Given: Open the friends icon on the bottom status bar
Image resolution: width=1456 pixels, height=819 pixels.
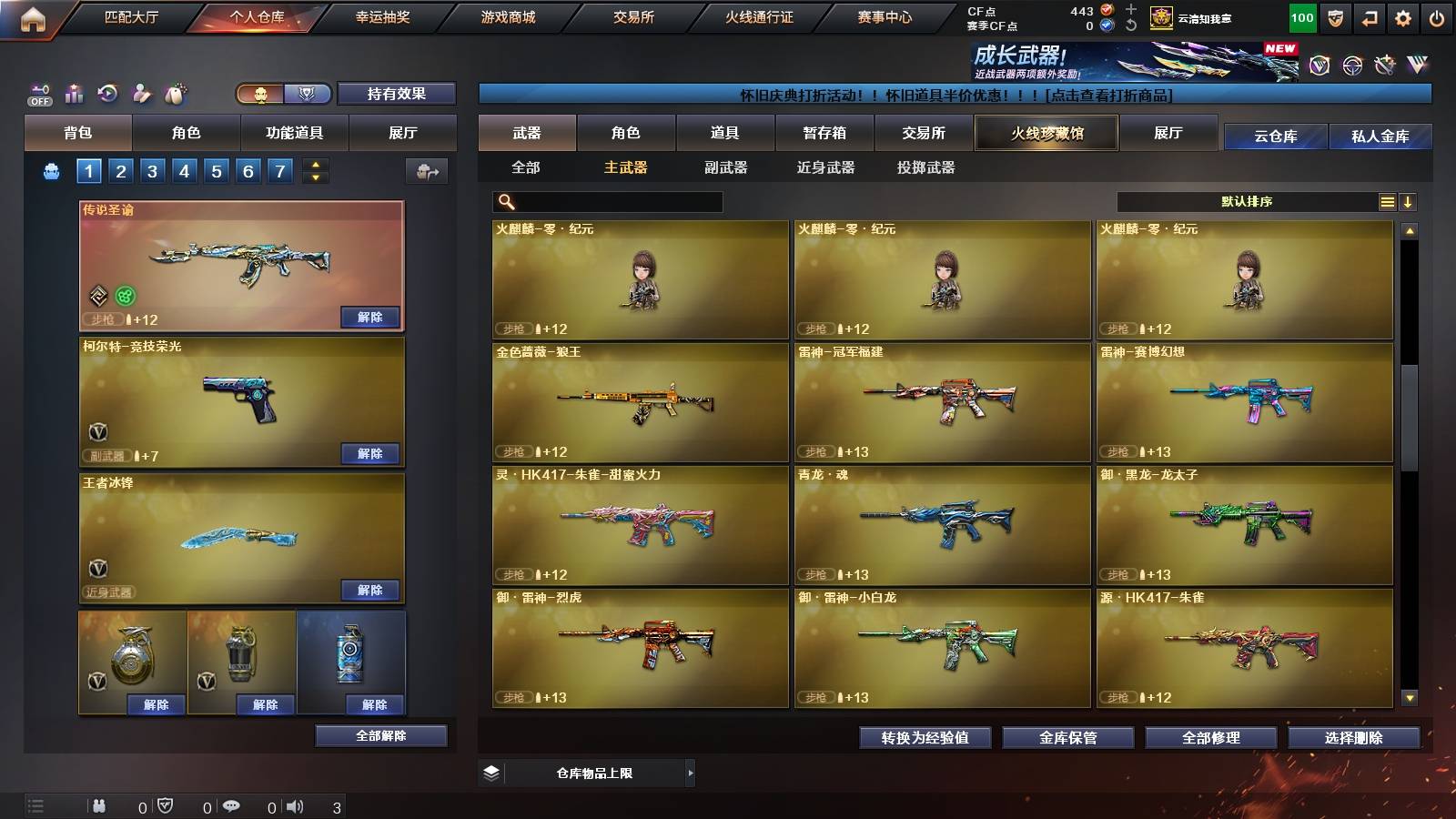Looking at the screenshot, I should pos(98,804).
